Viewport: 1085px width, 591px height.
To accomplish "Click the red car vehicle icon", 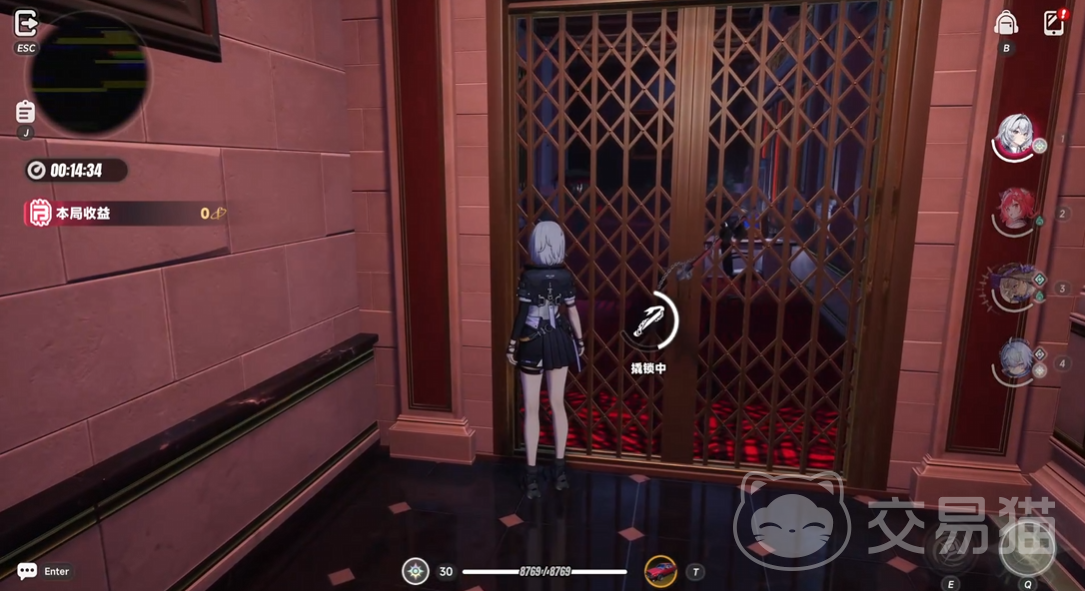I will 660,571.
